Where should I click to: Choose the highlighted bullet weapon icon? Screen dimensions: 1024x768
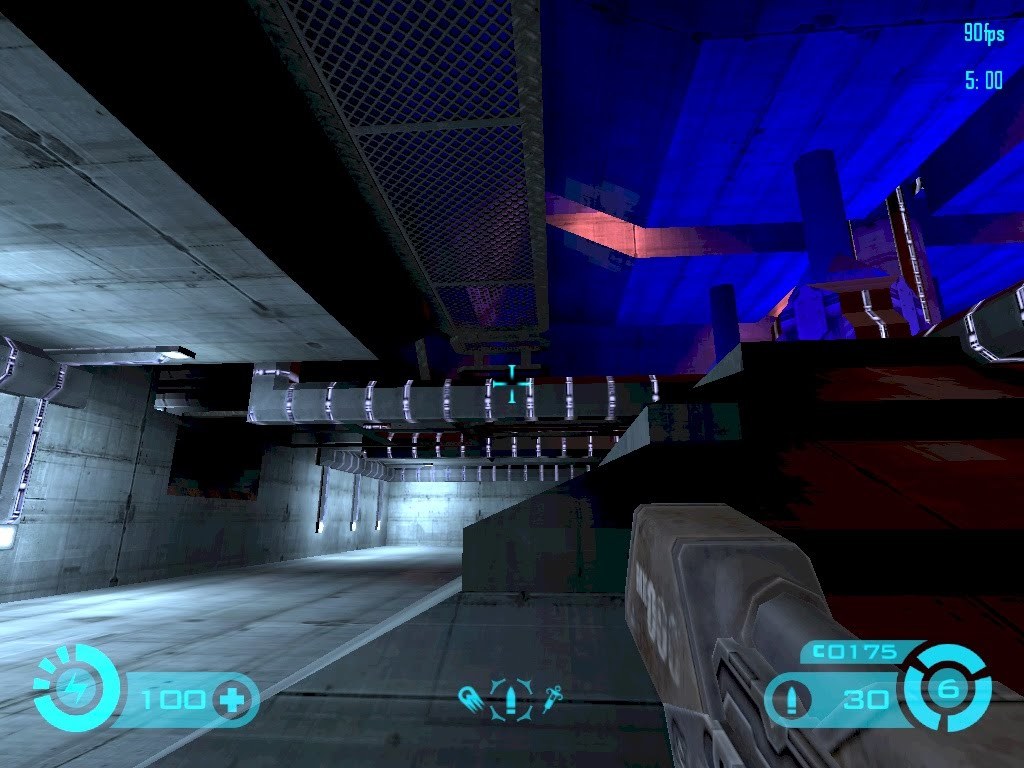pos(511,697)
